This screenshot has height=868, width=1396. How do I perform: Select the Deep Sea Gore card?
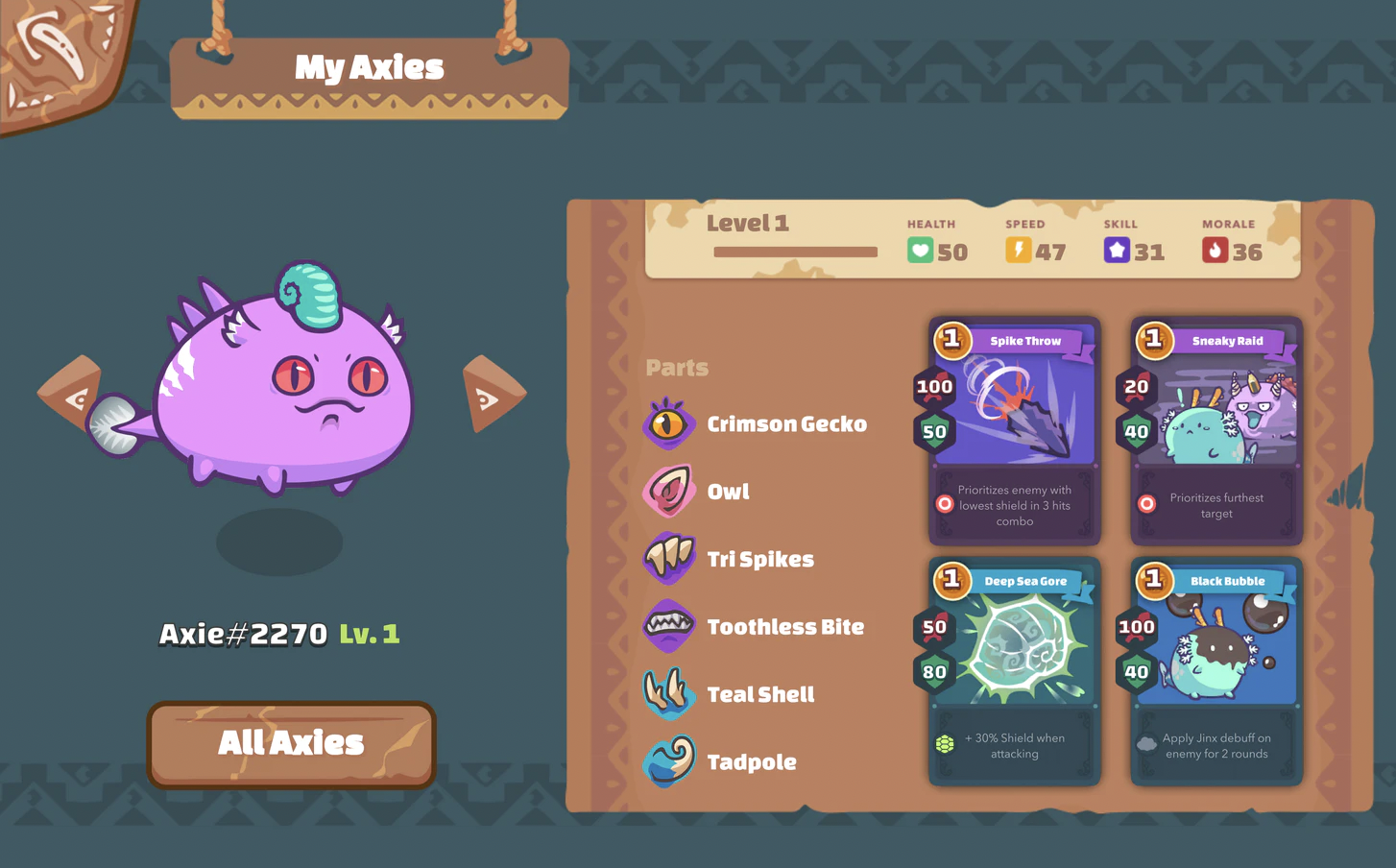1013,670
